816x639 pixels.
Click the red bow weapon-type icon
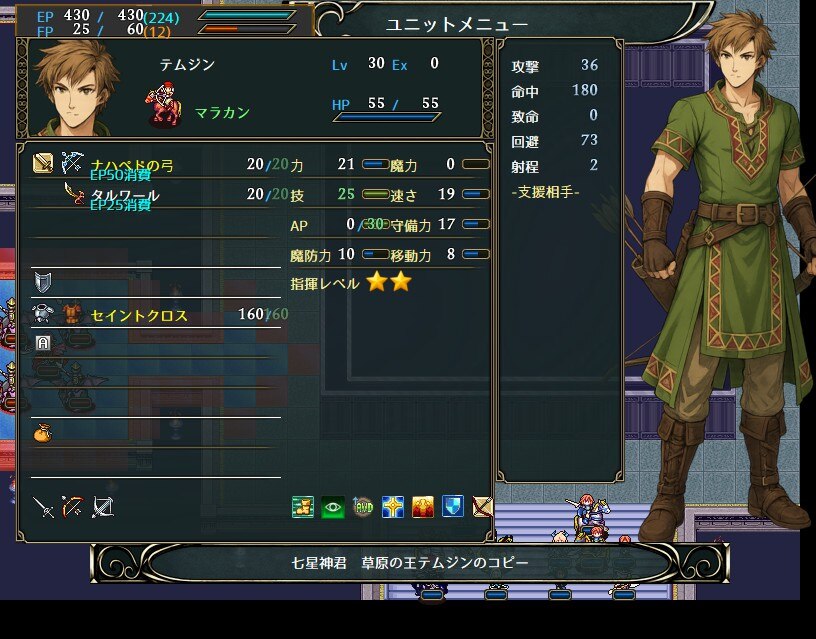pyautogui.click(x=72, y=507)
